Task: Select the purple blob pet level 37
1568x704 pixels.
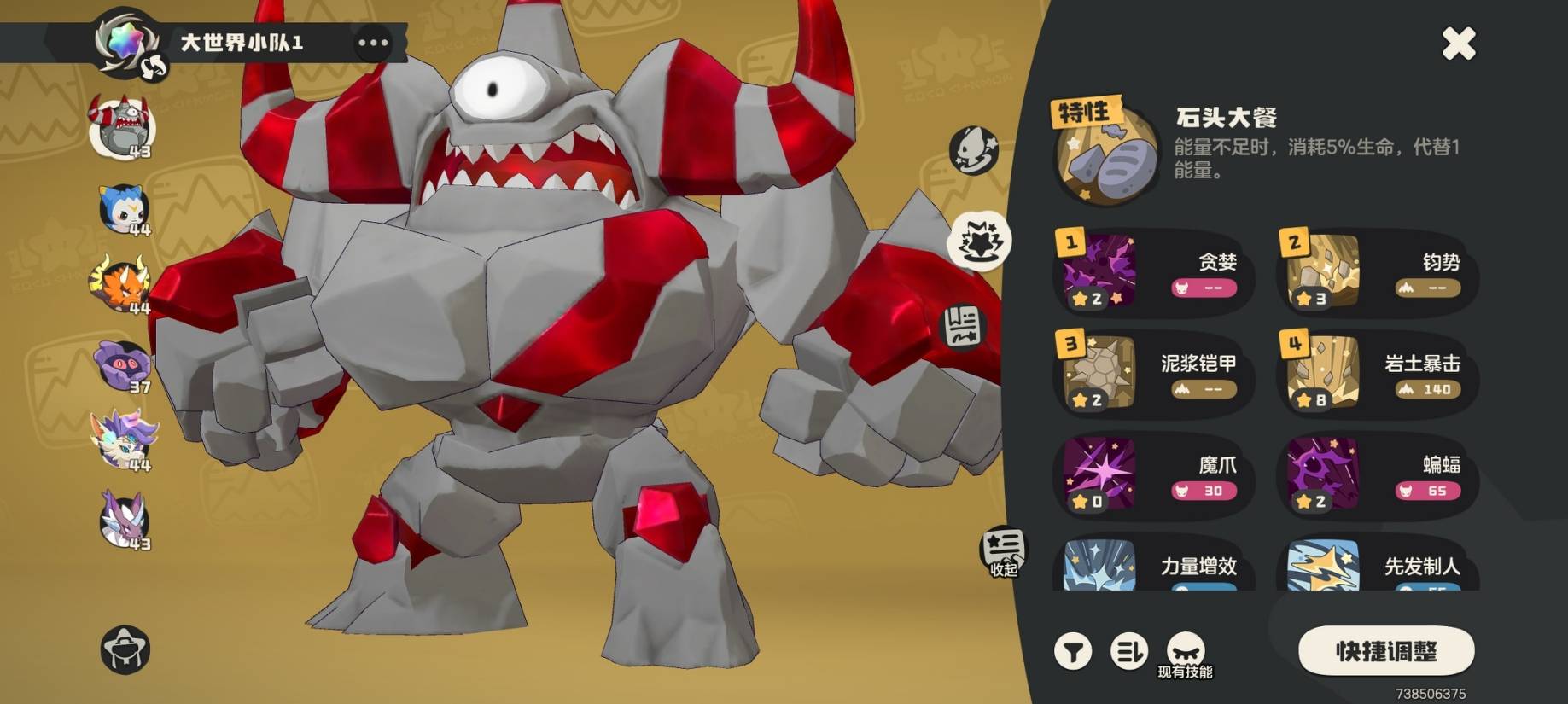Action: coord(124,366)
